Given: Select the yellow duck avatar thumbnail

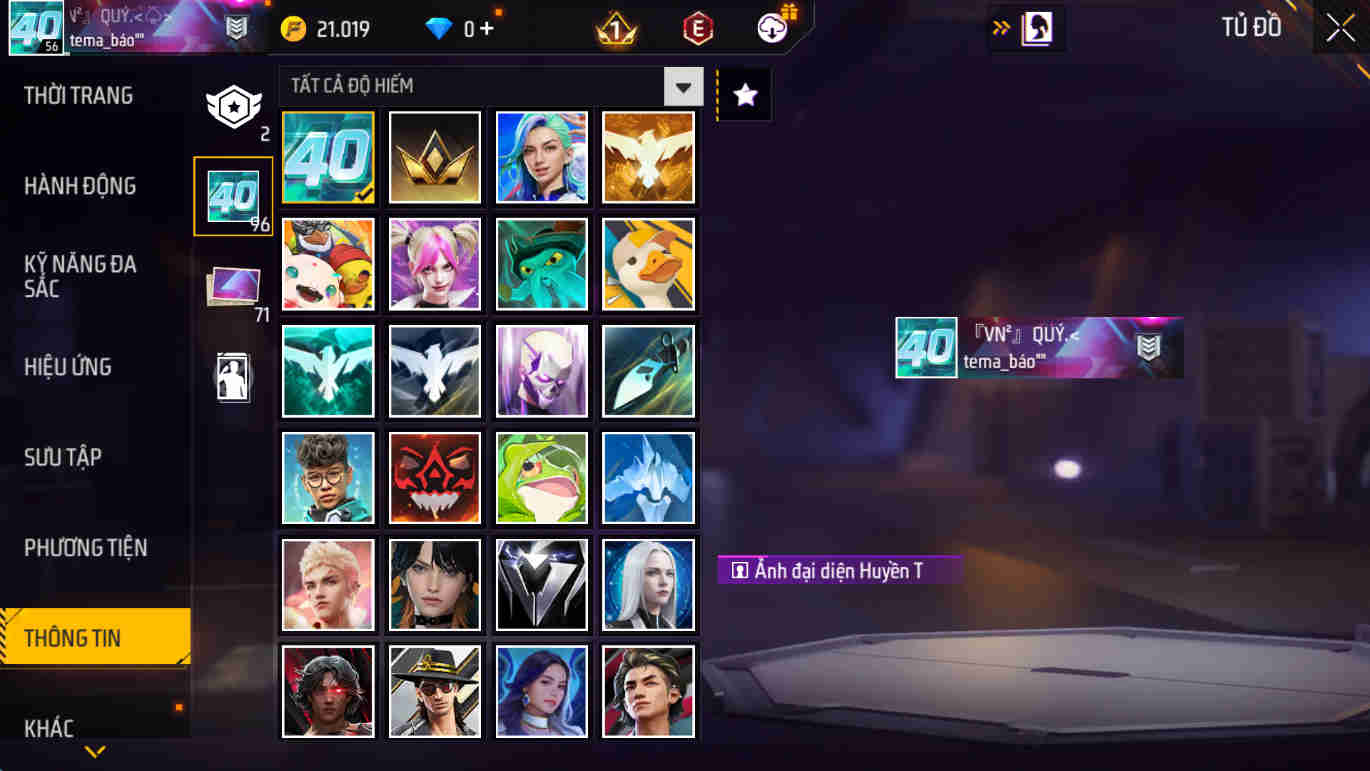Looking at the screenshot, I should click(648, 264).
